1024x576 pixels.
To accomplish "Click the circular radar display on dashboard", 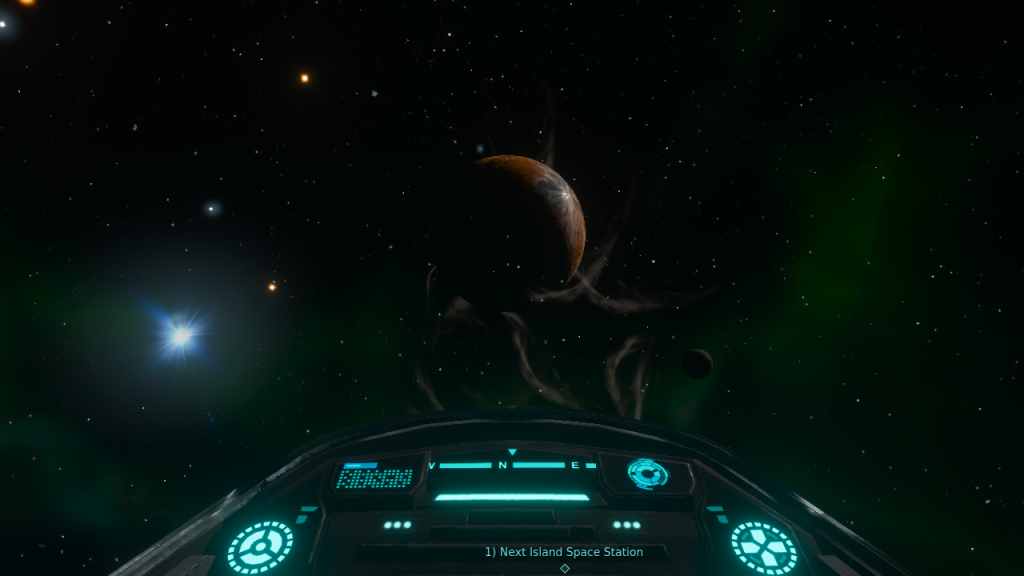I will pos(647,472).
